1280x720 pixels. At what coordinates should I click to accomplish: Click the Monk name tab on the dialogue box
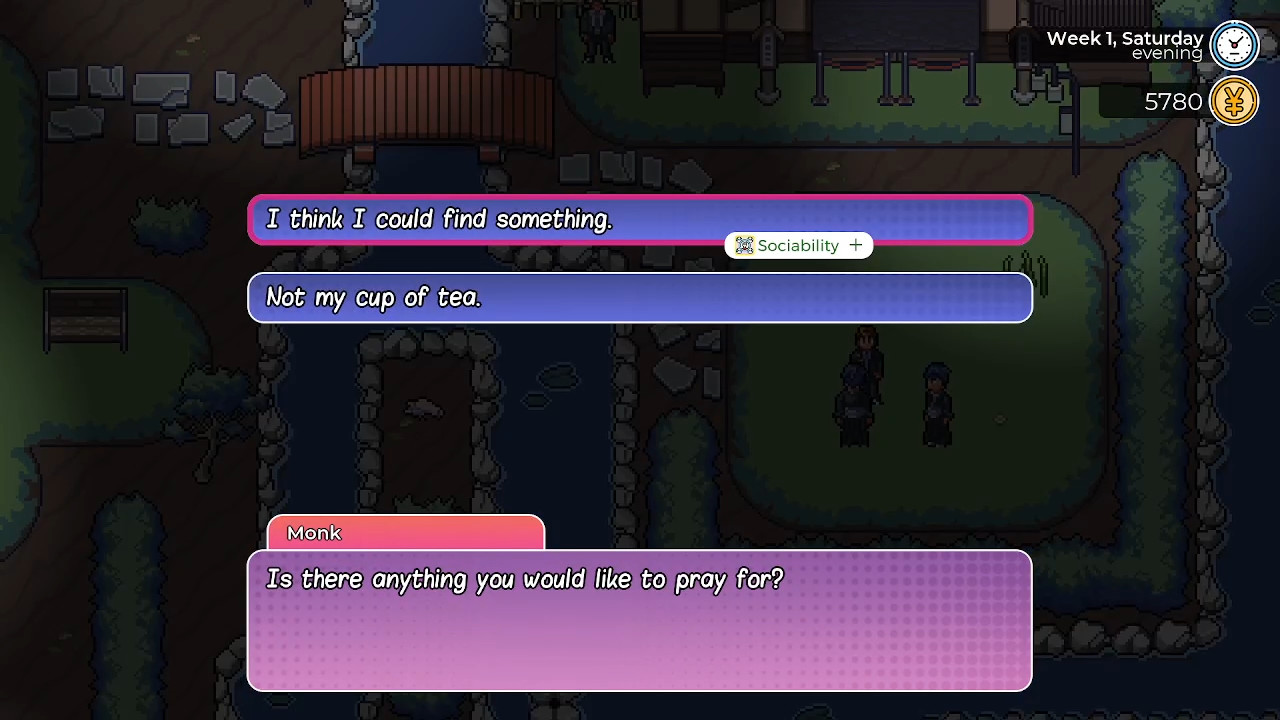coord(314,533)
